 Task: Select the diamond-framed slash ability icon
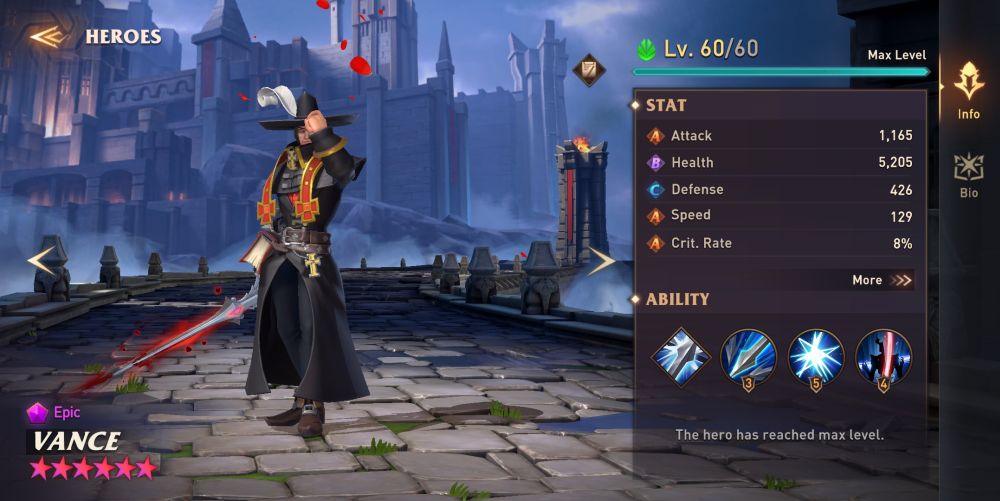click(681, 356)
